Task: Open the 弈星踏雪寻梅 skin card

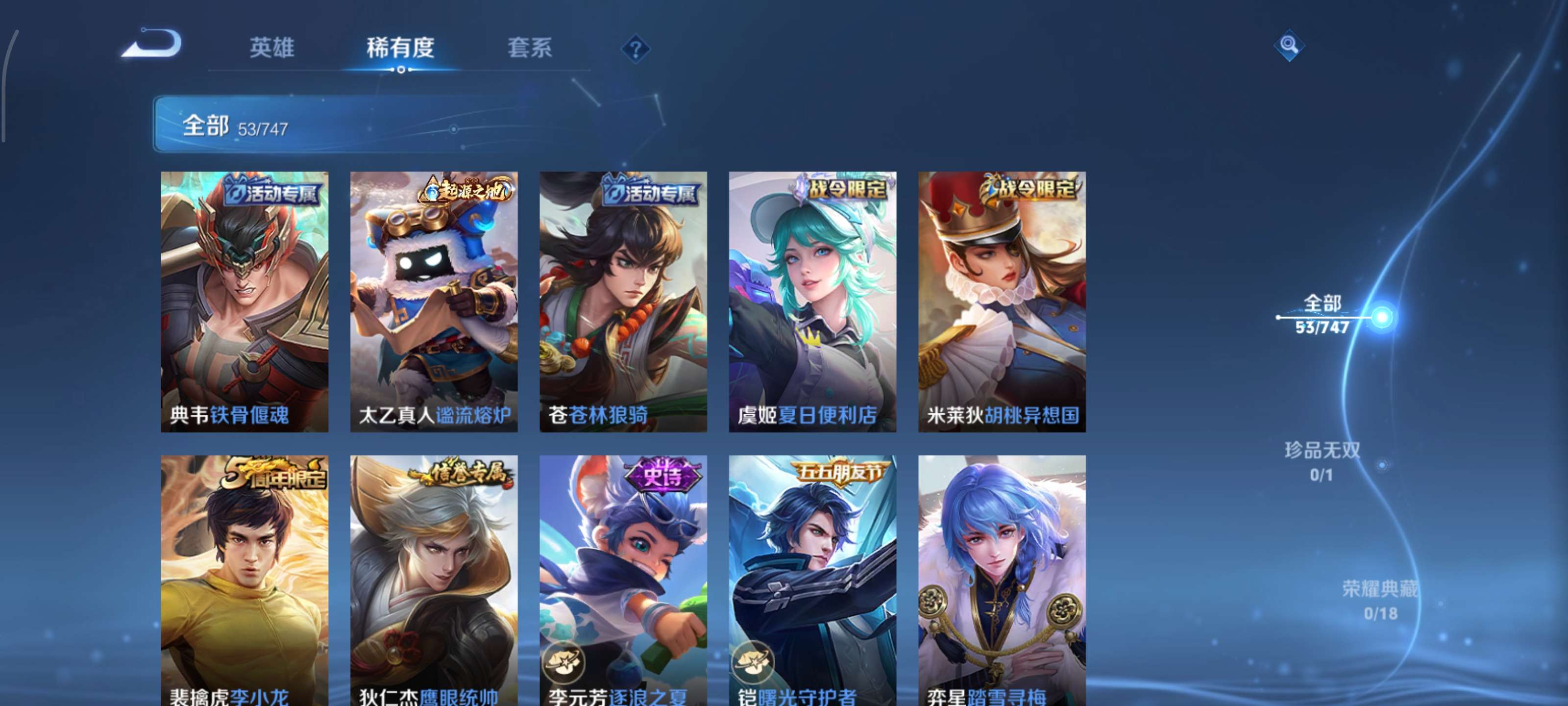Action: point(1001,579)
